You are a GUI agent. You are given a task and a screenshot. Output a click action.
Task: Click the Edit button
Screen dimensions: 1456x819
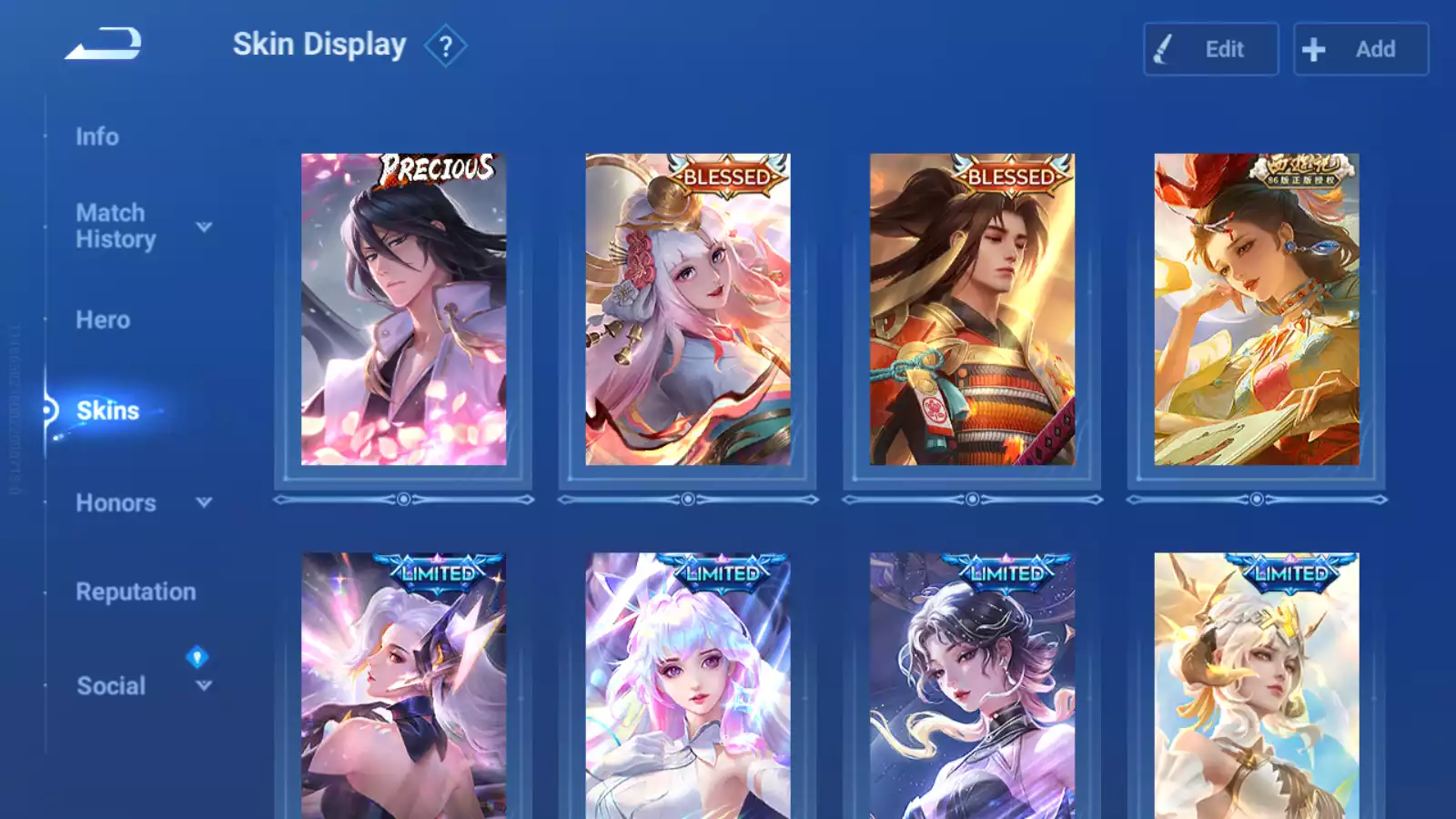point(1210,49)
